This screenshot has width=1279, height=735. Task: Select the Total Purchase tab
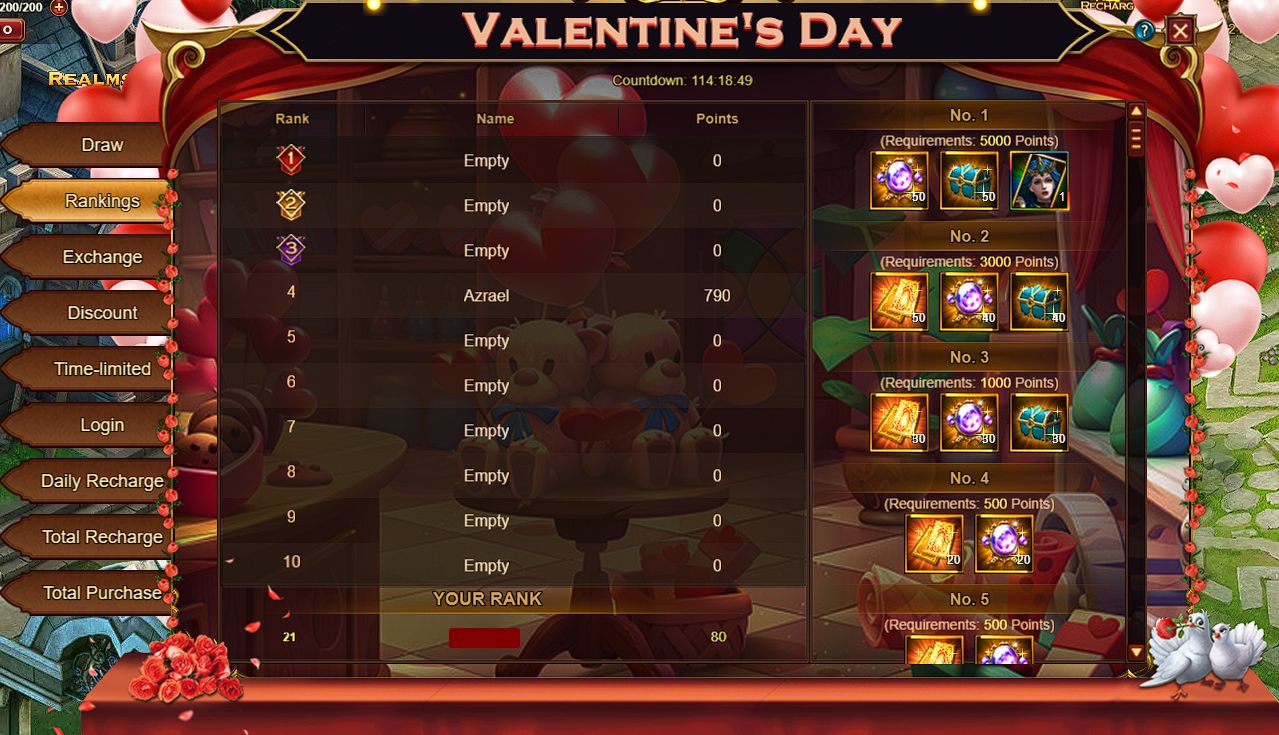(x=101, y=593)
